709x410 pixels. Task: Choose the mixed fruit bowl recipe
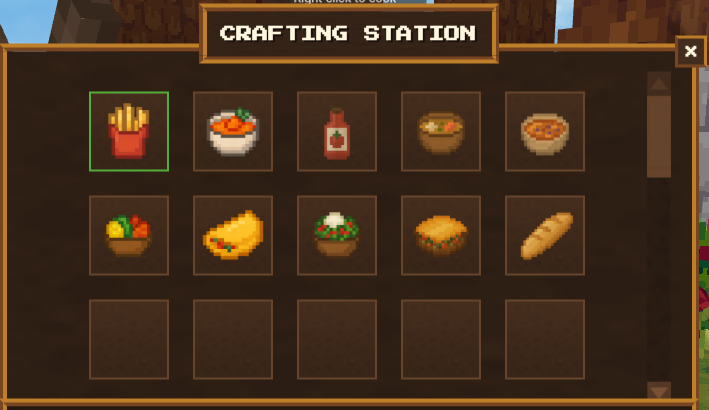(129, 235)
